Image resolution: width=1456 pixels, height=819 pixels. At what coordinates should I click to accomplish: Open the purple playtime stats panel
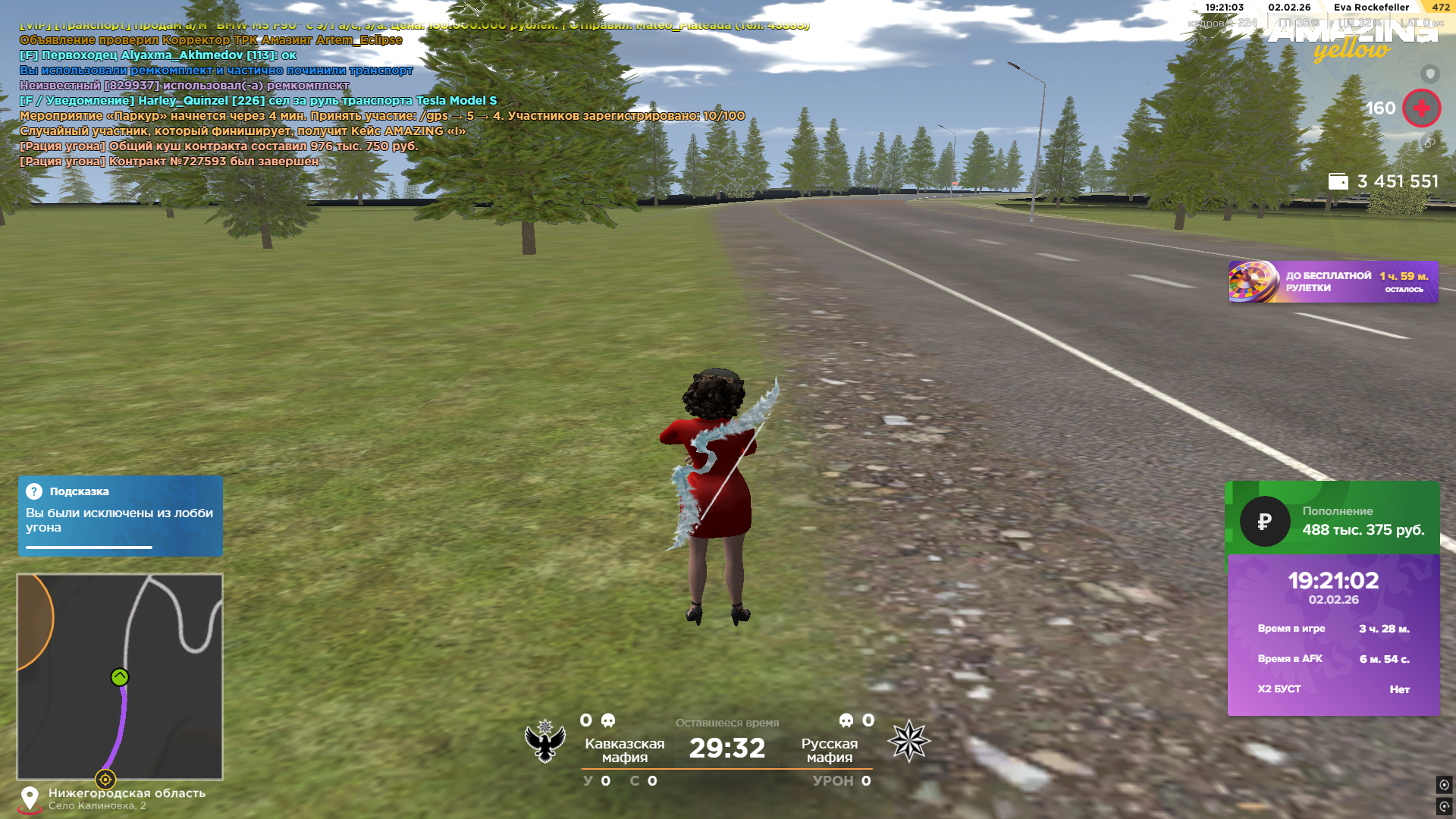[x=1333, y=635]
